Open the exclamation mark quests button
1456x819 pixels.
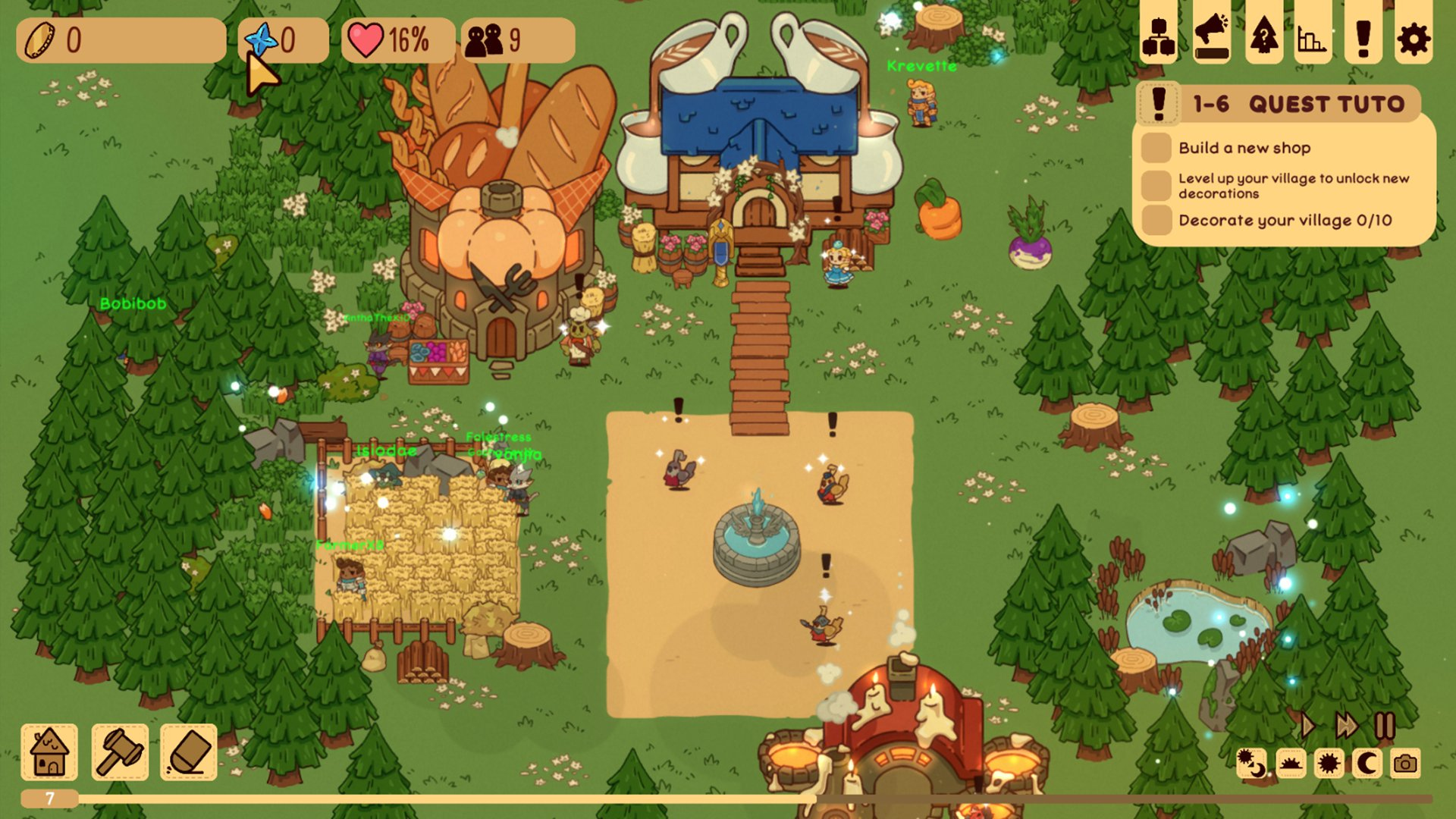pyautogui.click(x=1363, y=37)
